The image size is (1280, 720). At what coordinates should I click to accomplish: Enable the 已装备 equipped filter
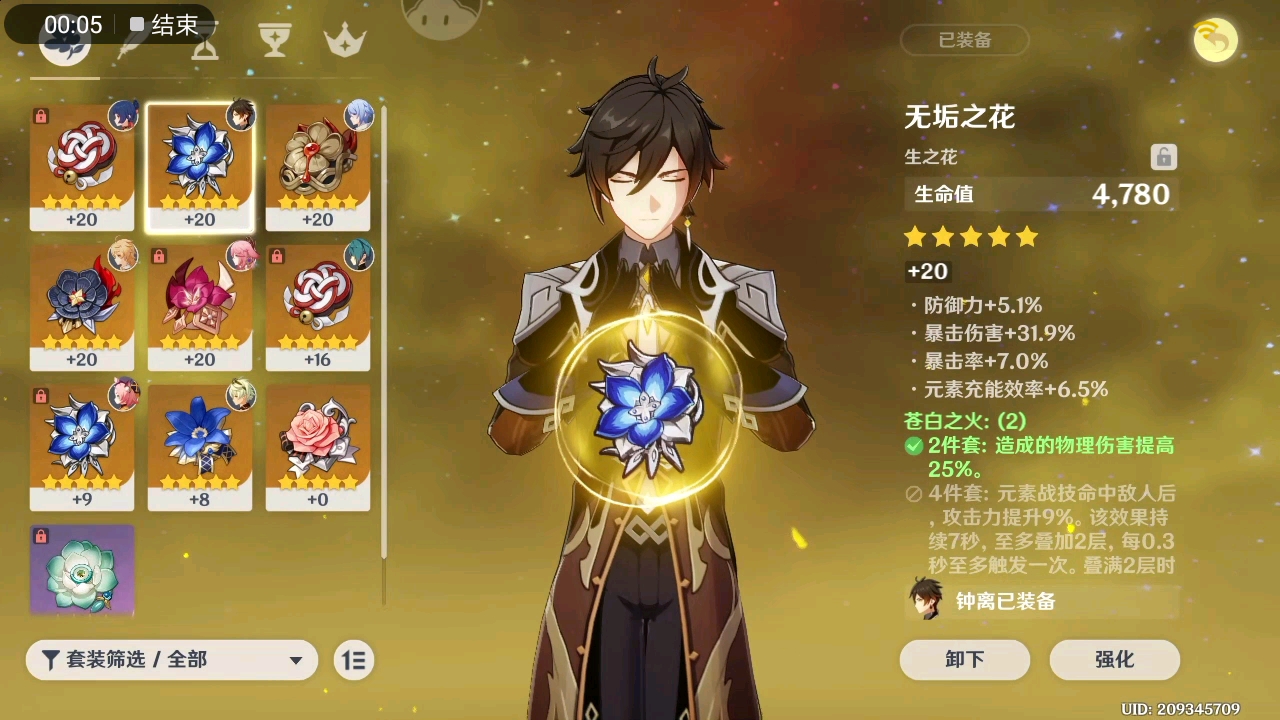pyautogui.click(x=963, y=41)
